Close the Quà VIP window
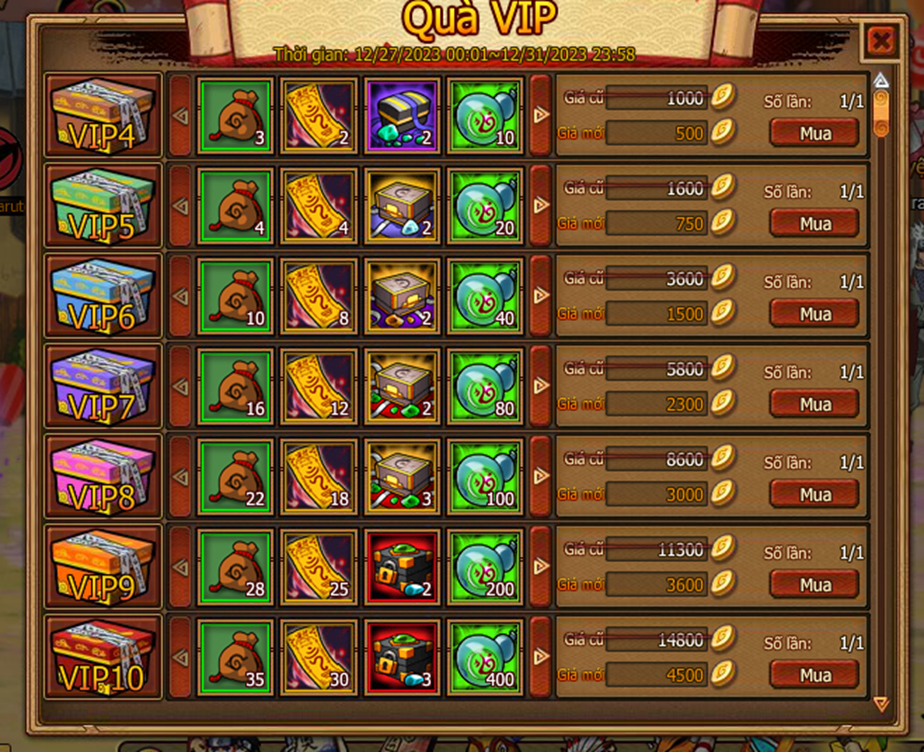The height and width of the screenshot is (752, 924). pyautogui.click(x=880, y=41)
